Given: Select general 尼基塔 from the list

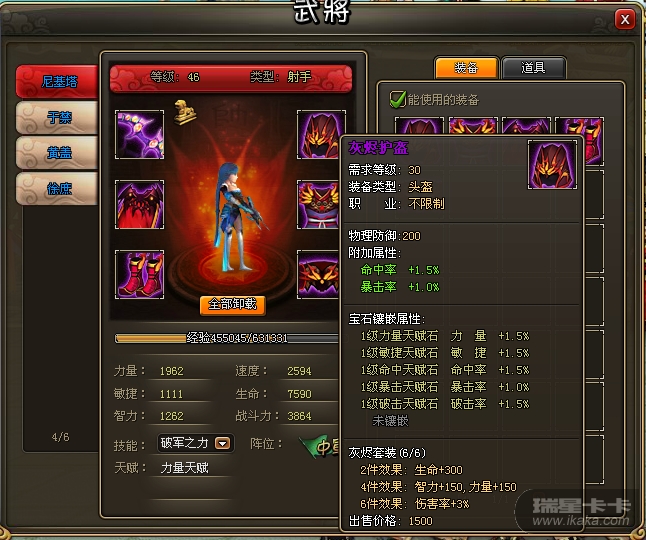Looking at the screenshot, I should pos(58,82).
